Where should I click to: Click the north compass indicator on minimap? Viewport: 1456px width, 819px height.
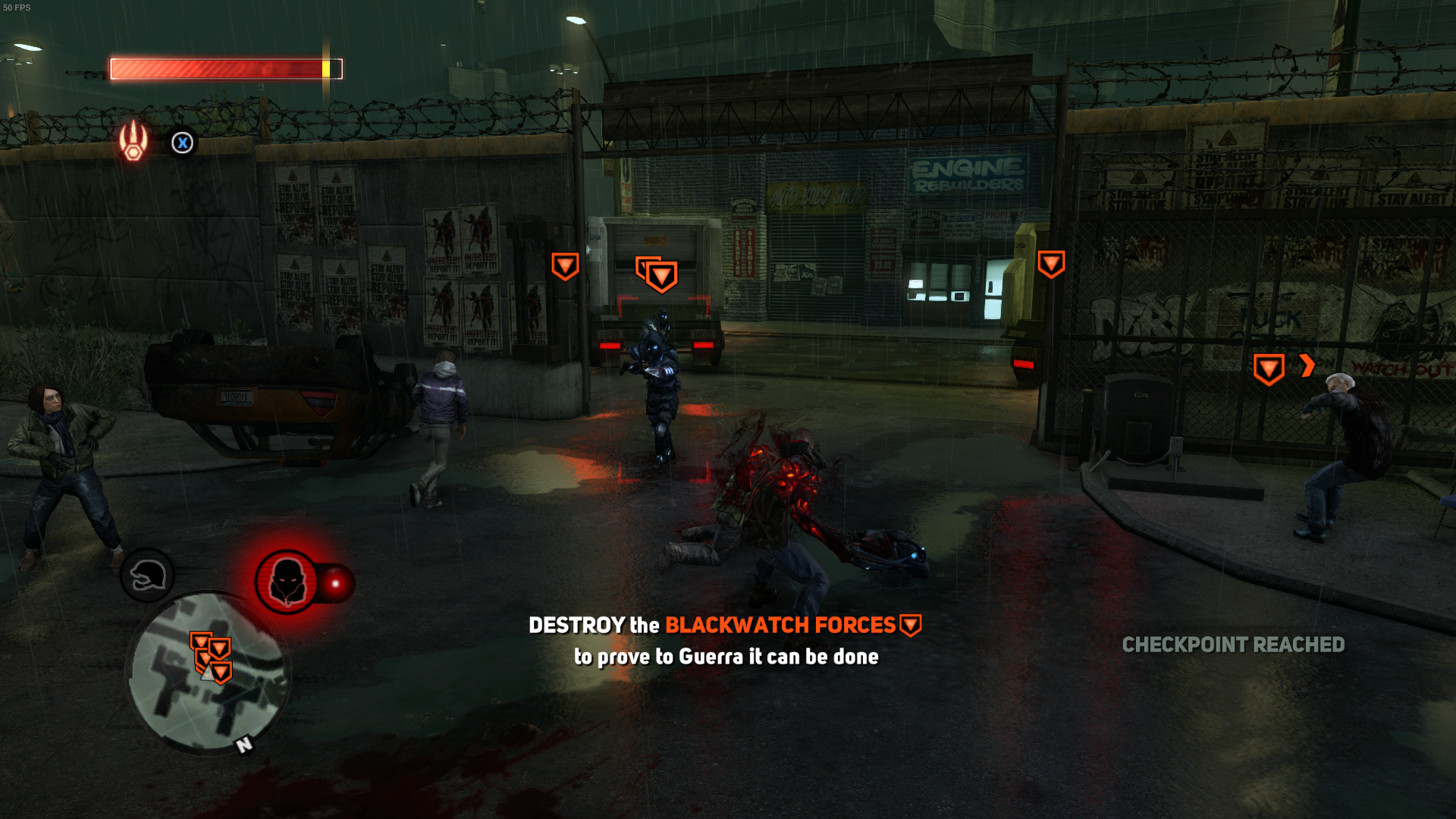pos(244,745)
